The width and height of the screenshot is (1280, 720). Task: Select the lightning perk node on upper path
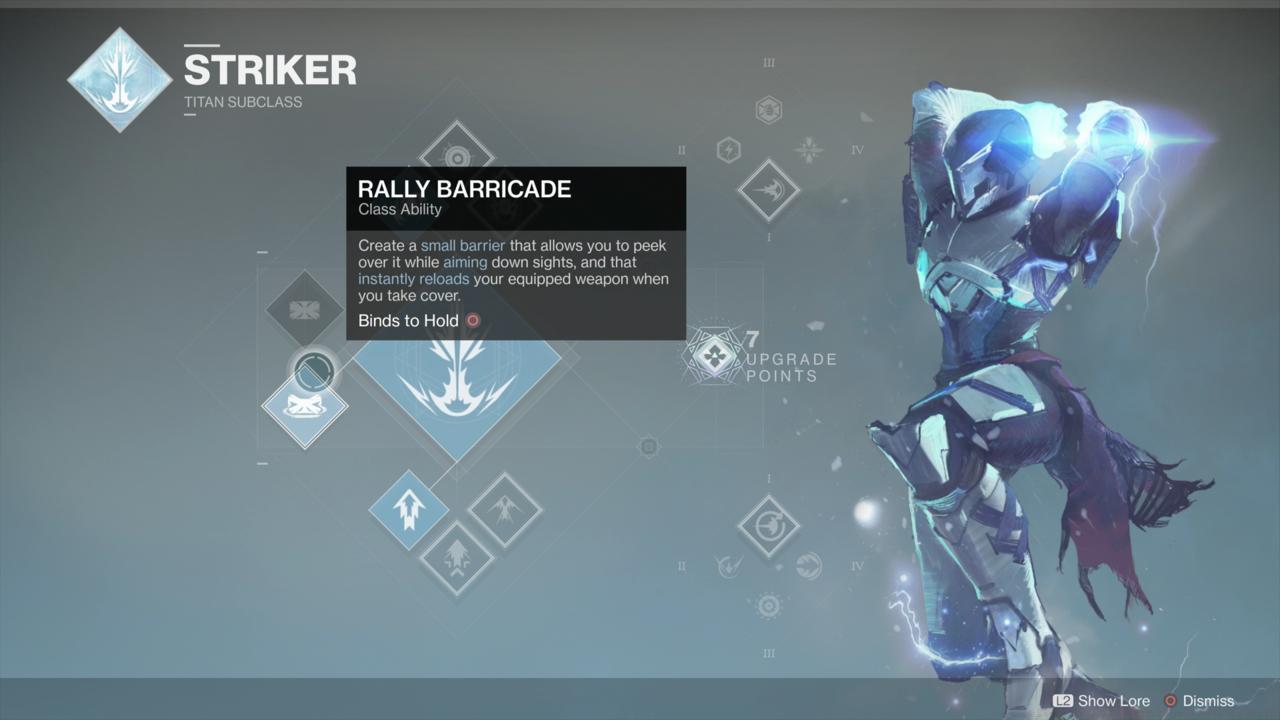728,148
